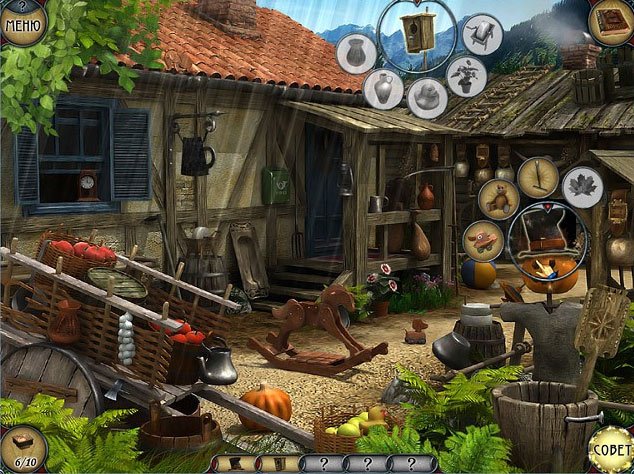Select the bell-shaped item bubble

coord(427,99)
